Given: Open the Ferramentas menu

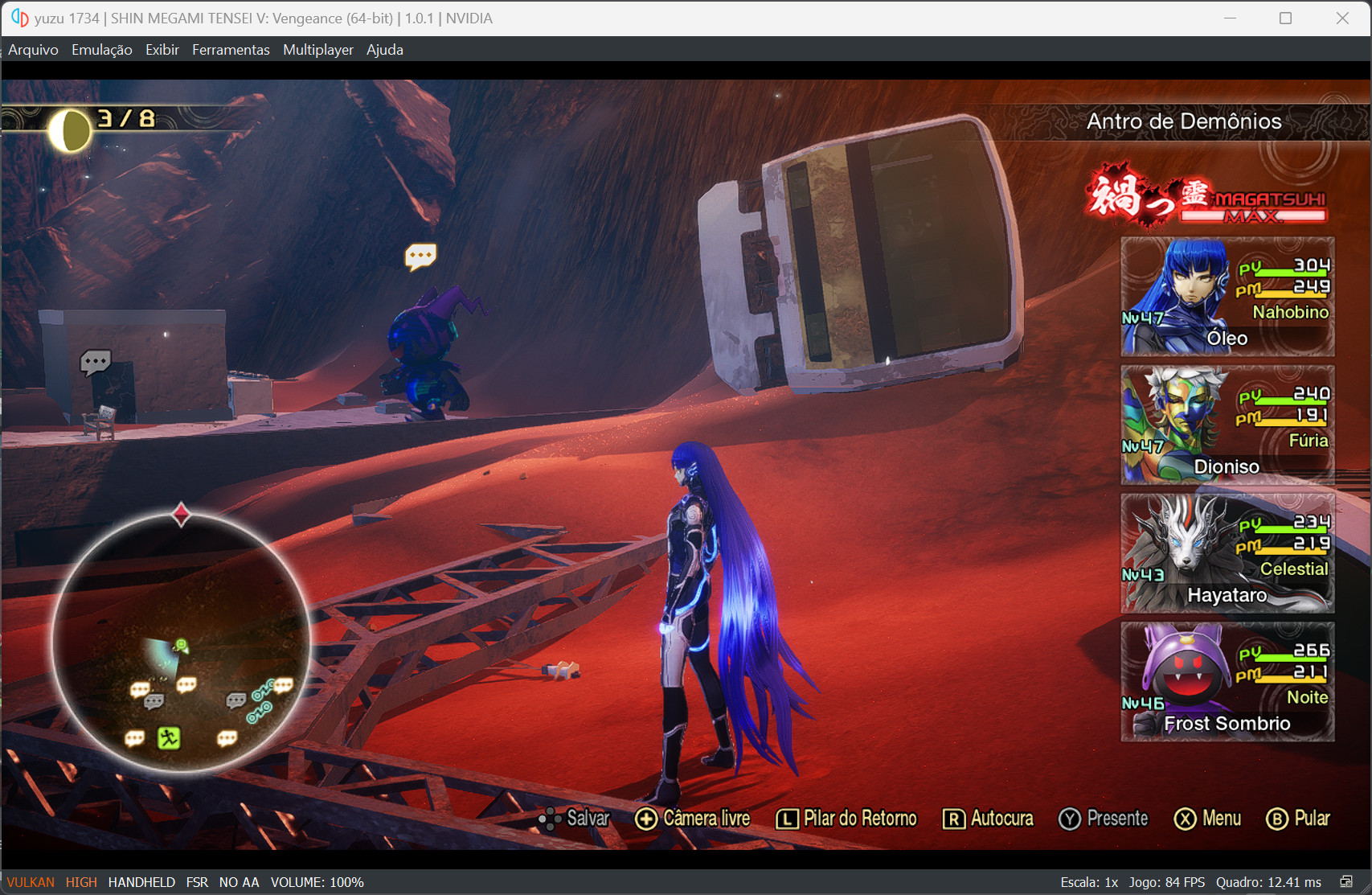Looking at the screenshot, I should (x=231, y=49).
